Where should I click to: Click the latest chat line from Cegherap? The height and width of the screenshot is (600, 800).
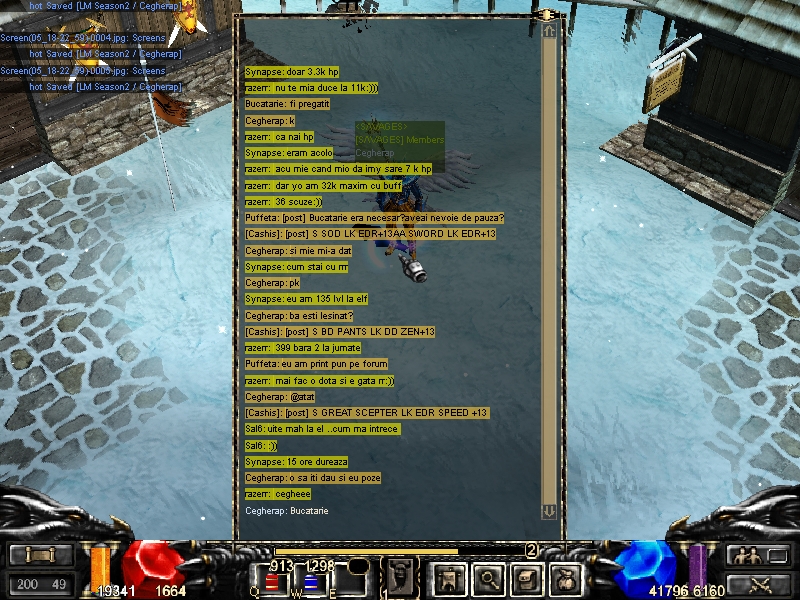[x=287, y=511]
